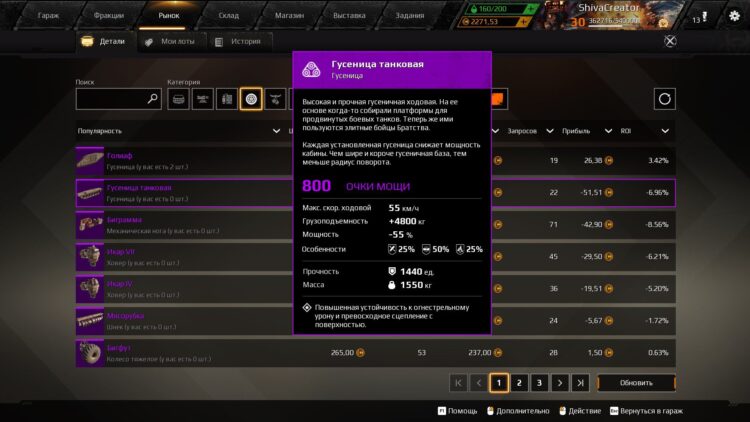The width and height of the screenshot is (750, 422).
Task: Select the Голиаф market row
Action: (180, 160)
